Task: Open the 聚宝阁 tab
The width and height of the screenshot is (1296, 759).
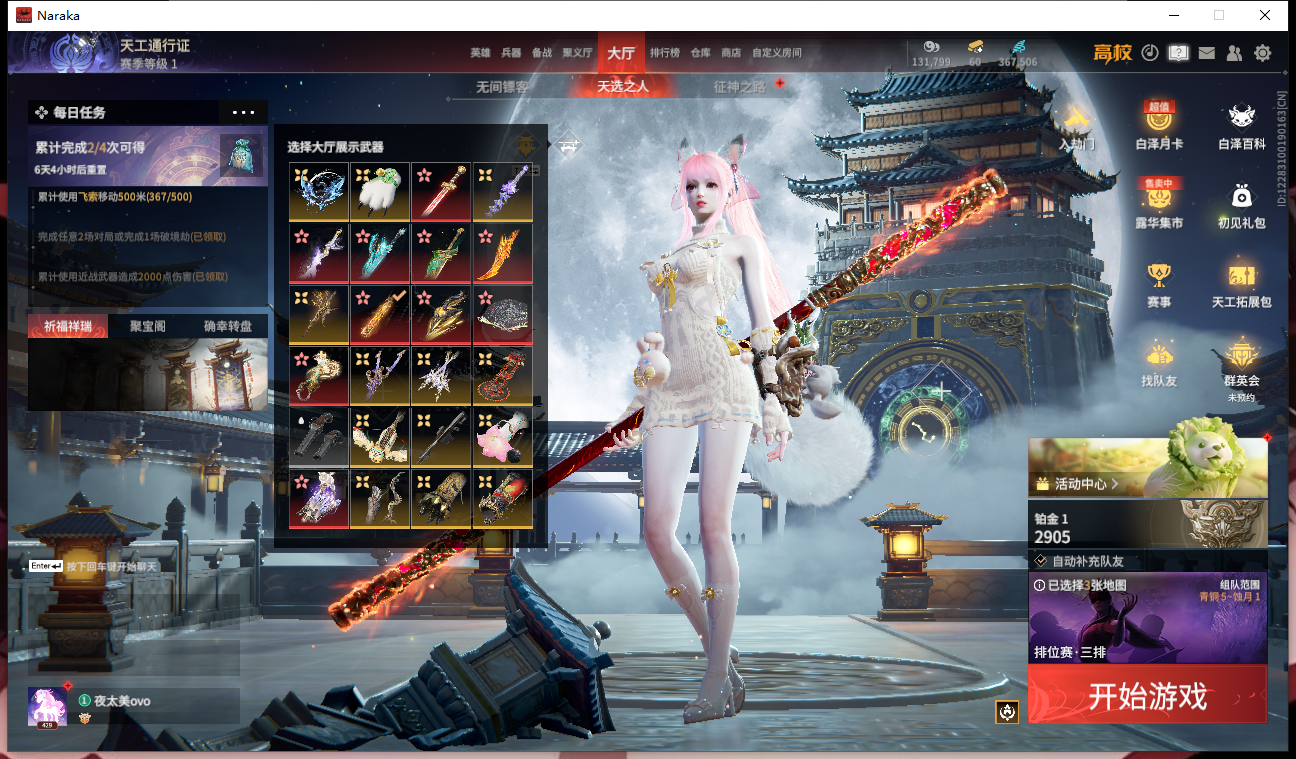Action: click(147, 326)
